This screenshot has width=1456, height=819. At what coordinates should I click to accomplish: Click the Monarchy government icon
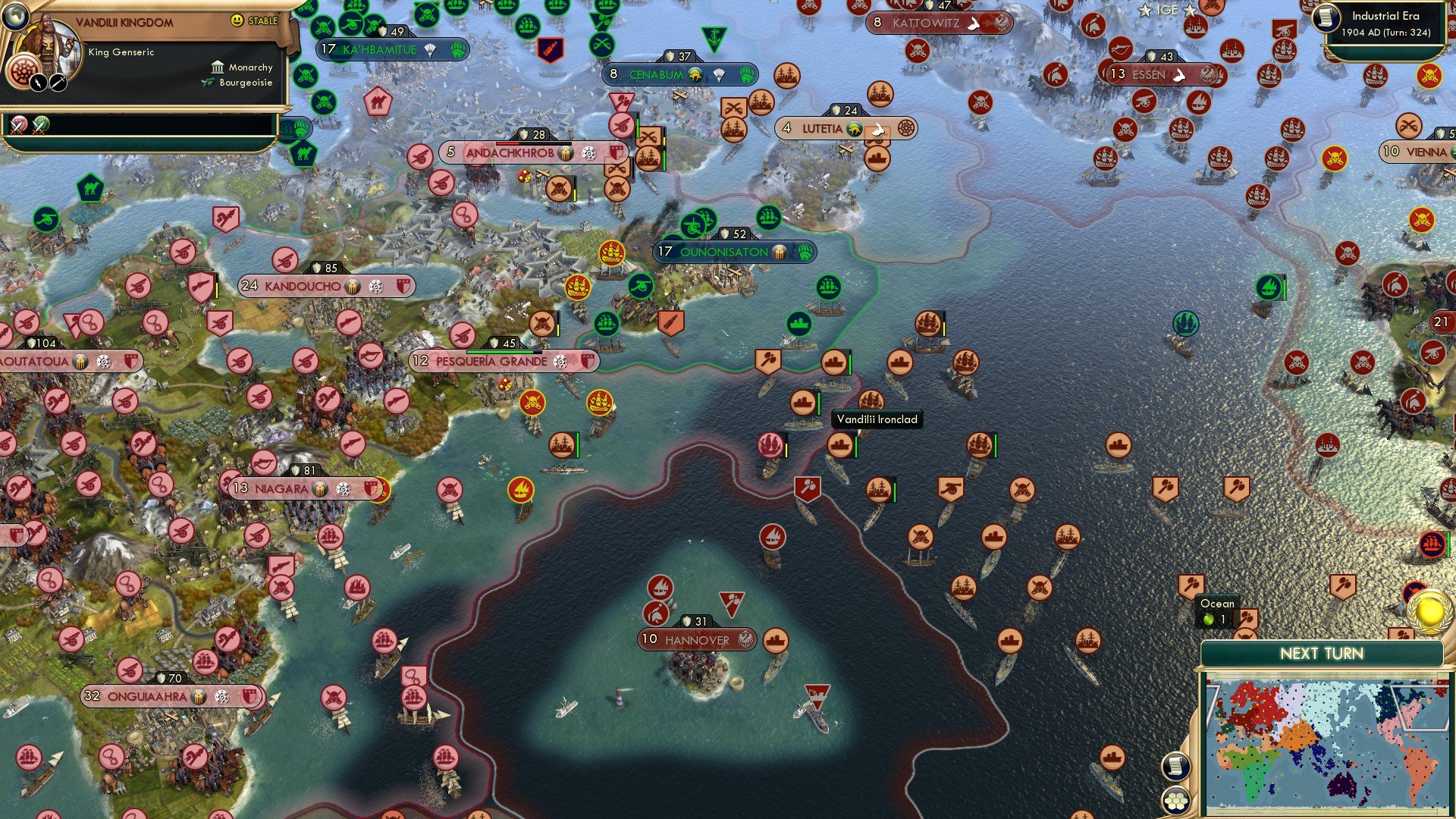[218, 67]
